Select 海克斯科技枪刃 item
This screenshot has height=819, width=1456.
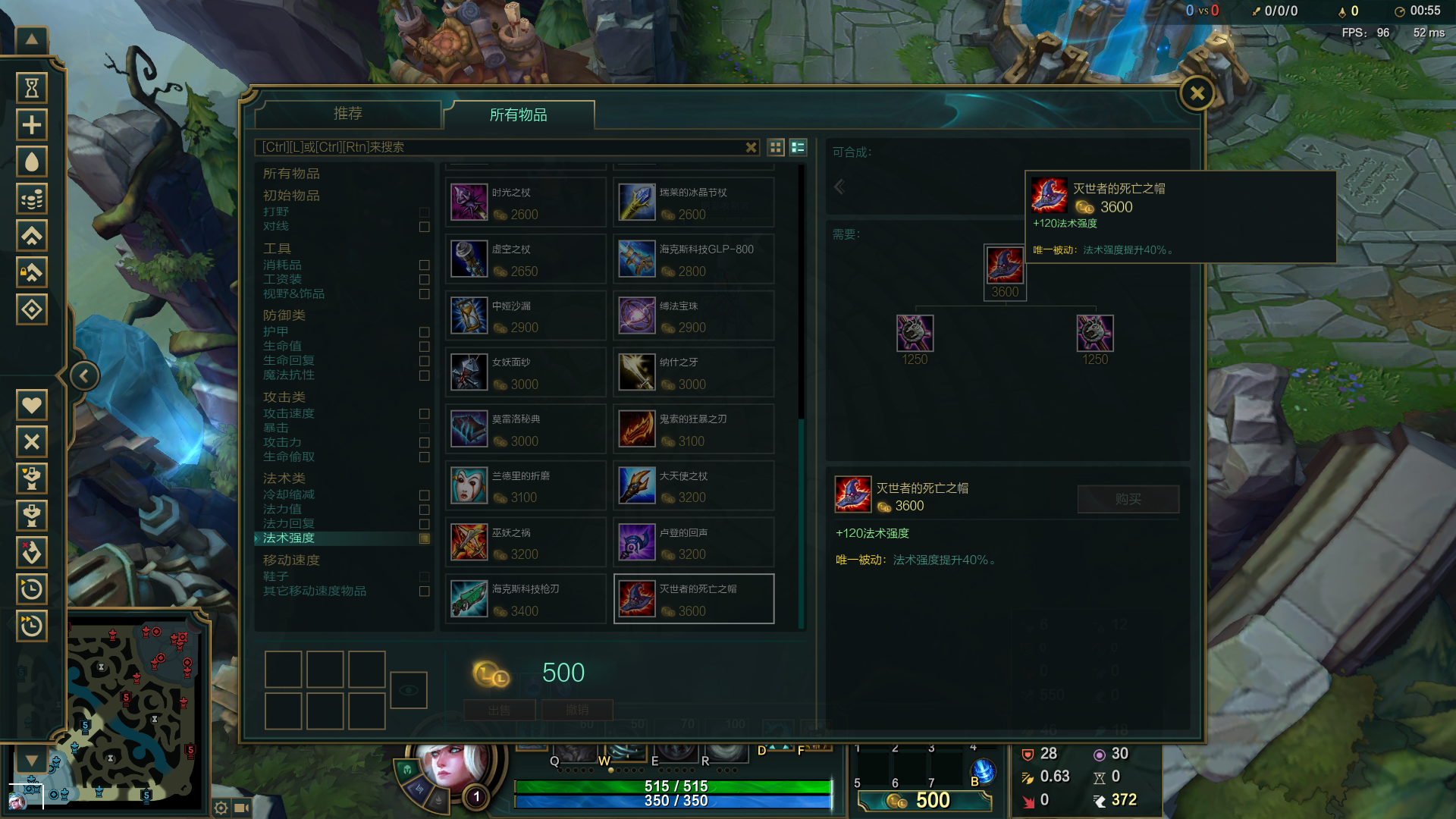(526, 599)
